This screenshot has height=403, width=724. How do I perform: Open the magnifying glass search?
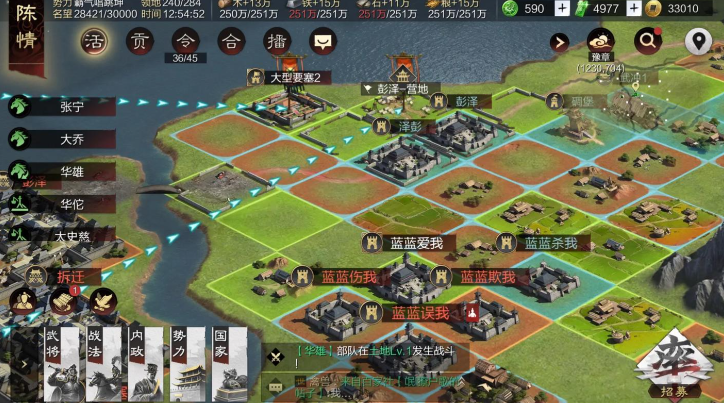tap(649, 41)
